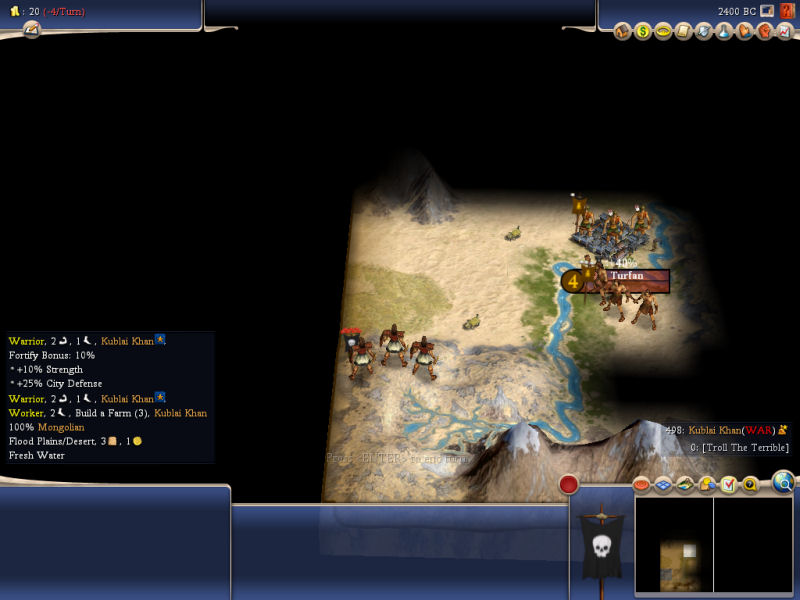
Task: Open the Military Advisor icon
Action: click(704, 32)
